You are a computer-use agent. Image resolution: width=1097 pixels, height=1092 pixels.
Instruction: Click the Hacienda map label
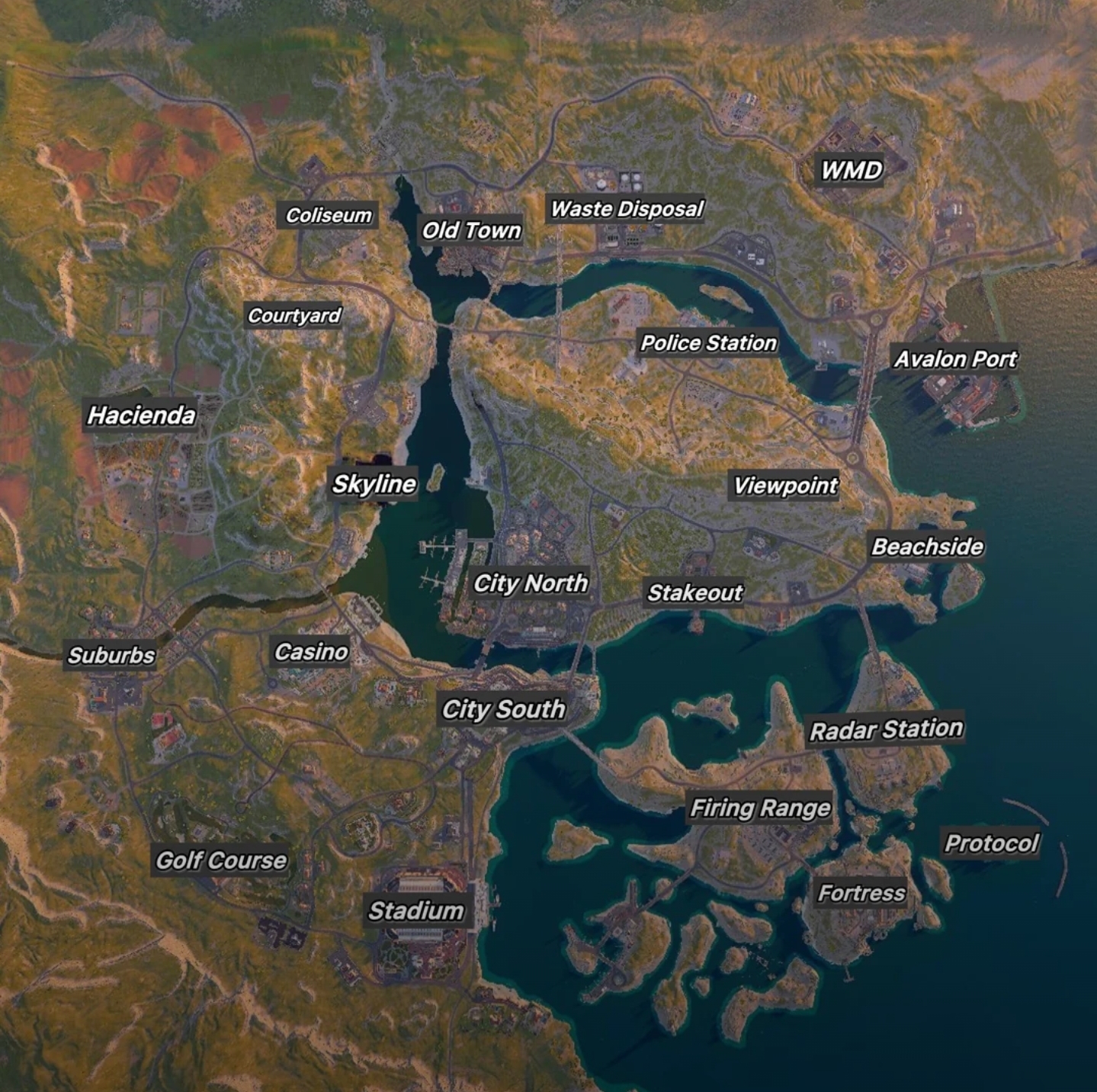coord(141,416)
